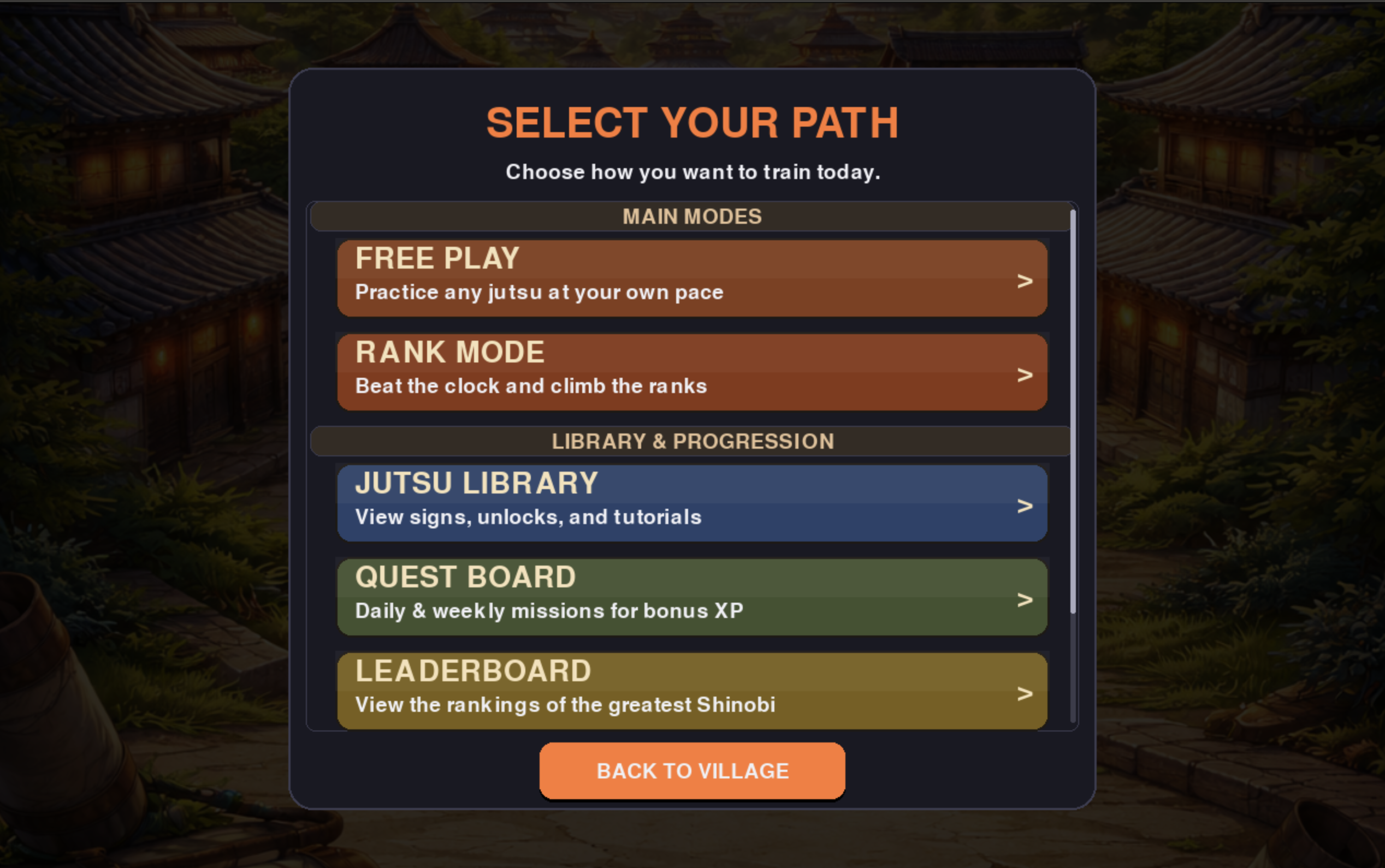Click the Rank Mode chevron arrow
The height and width of the screenshot is (868, 1385).
(1025, 375)
